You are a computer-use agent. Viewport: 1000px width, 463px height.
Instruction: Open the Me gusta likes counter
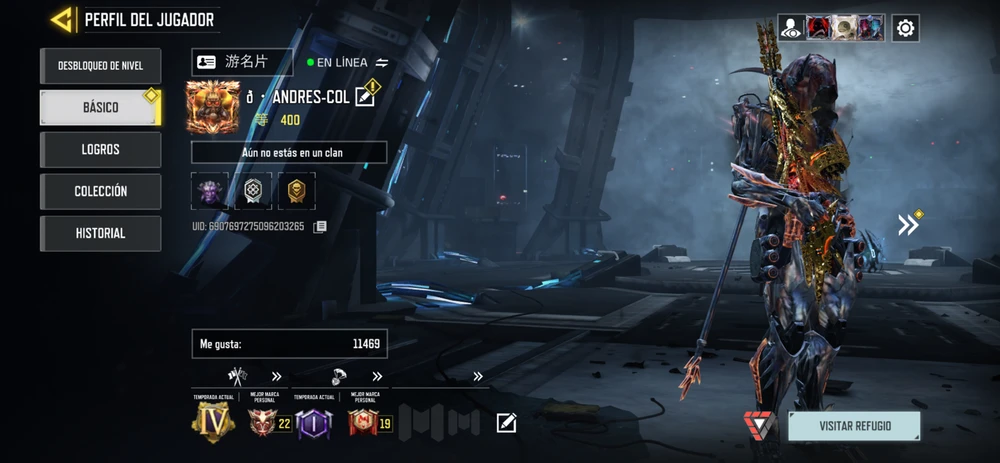[289, 344]
